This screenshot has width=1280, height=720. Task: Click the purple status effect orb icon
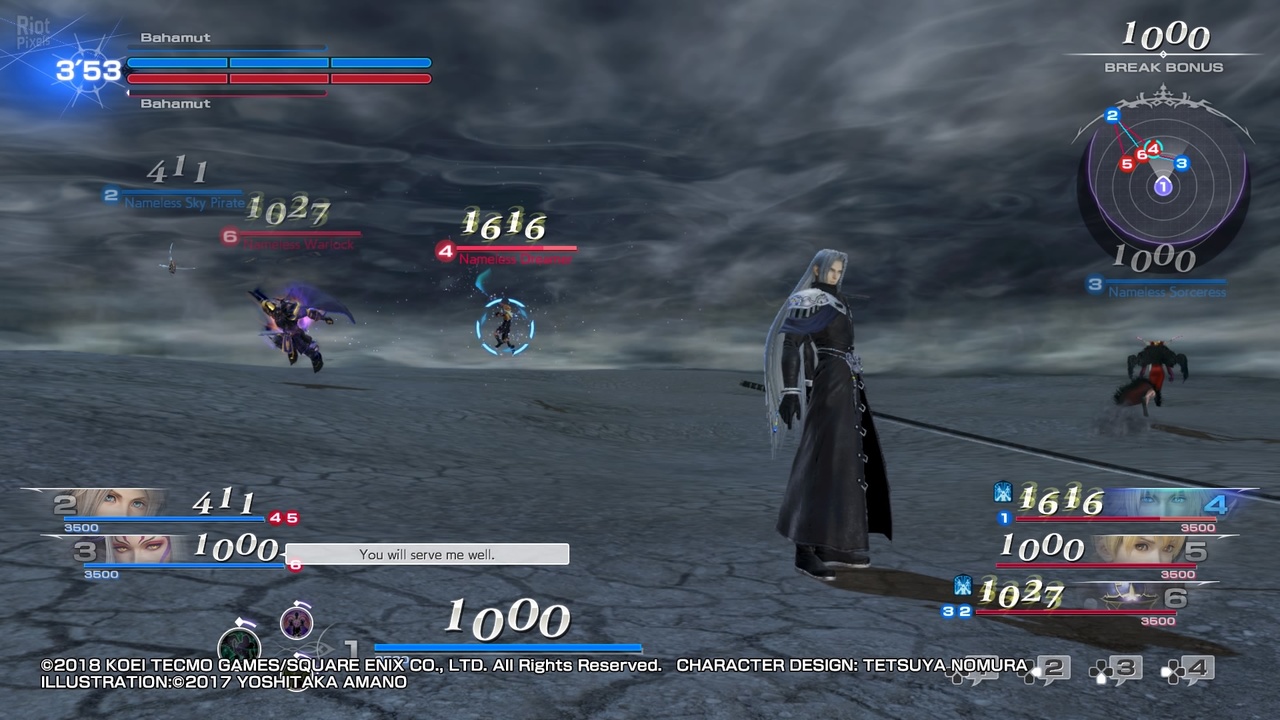295,623
